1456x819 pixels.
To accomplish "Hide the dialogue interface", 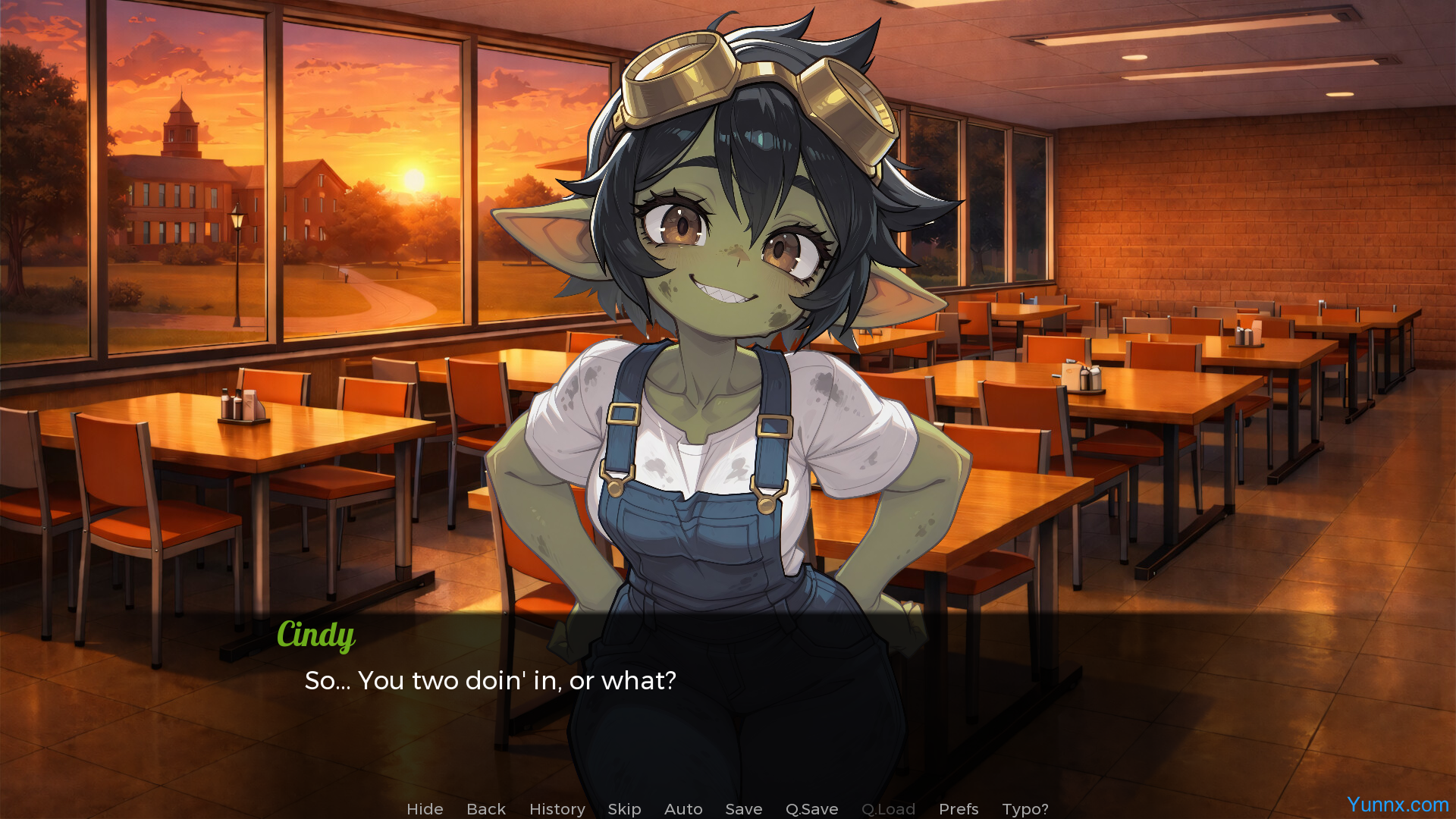I will [x=425, y=809].
